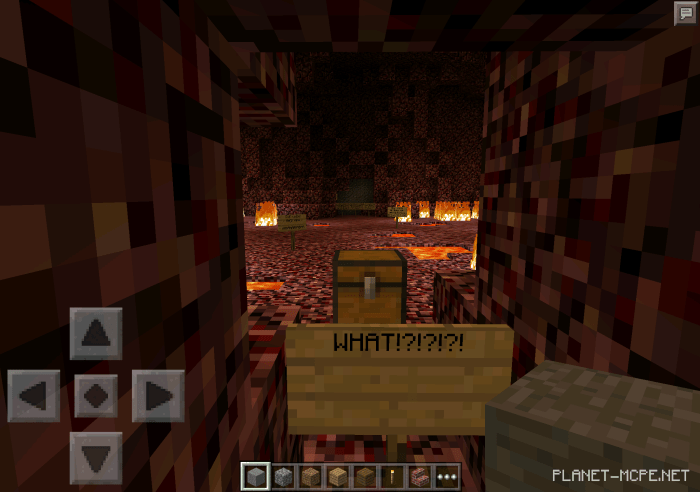Tap the move forward arrow button

point(96,333)
